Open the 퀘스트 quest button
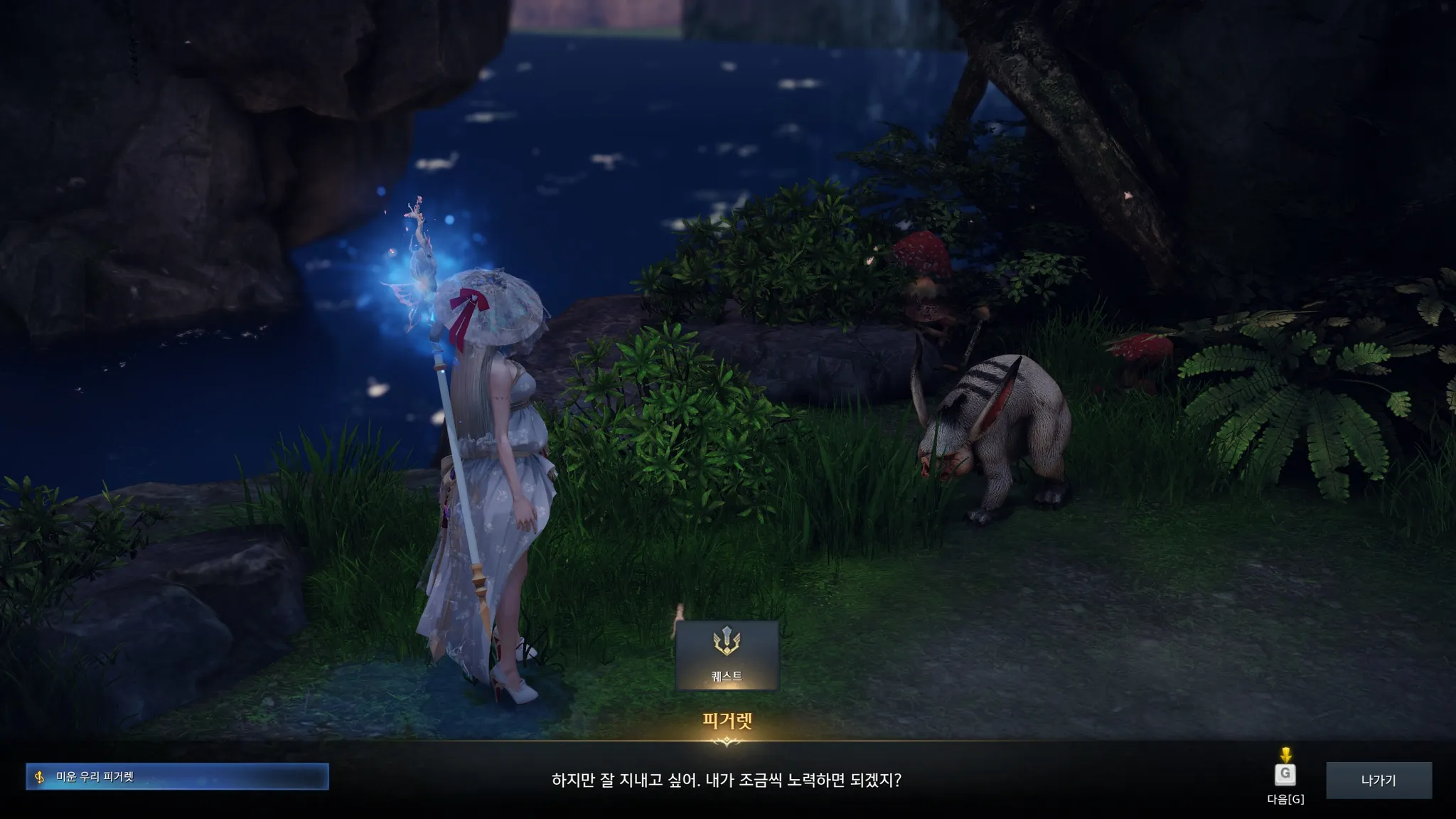The image size is (1456, 819). click(727, 655)
